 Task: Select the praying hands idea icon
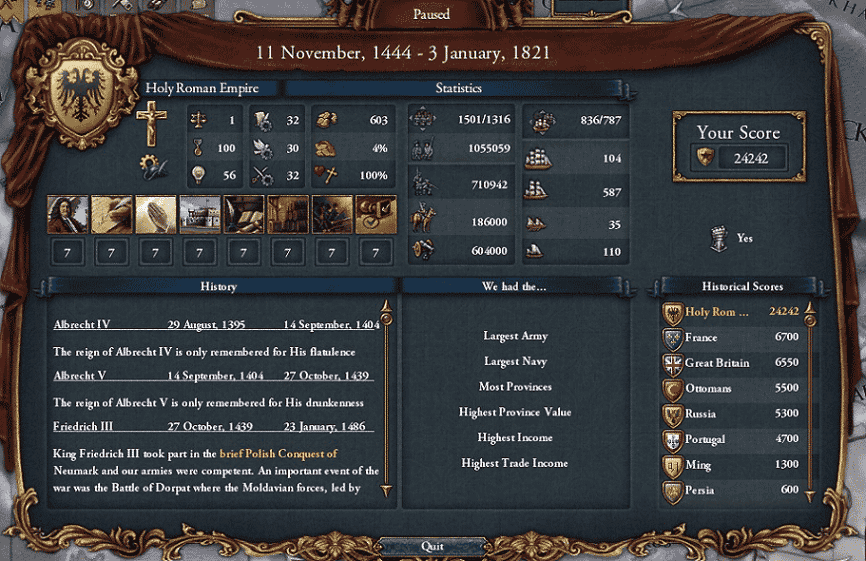[x=155, y=214]
